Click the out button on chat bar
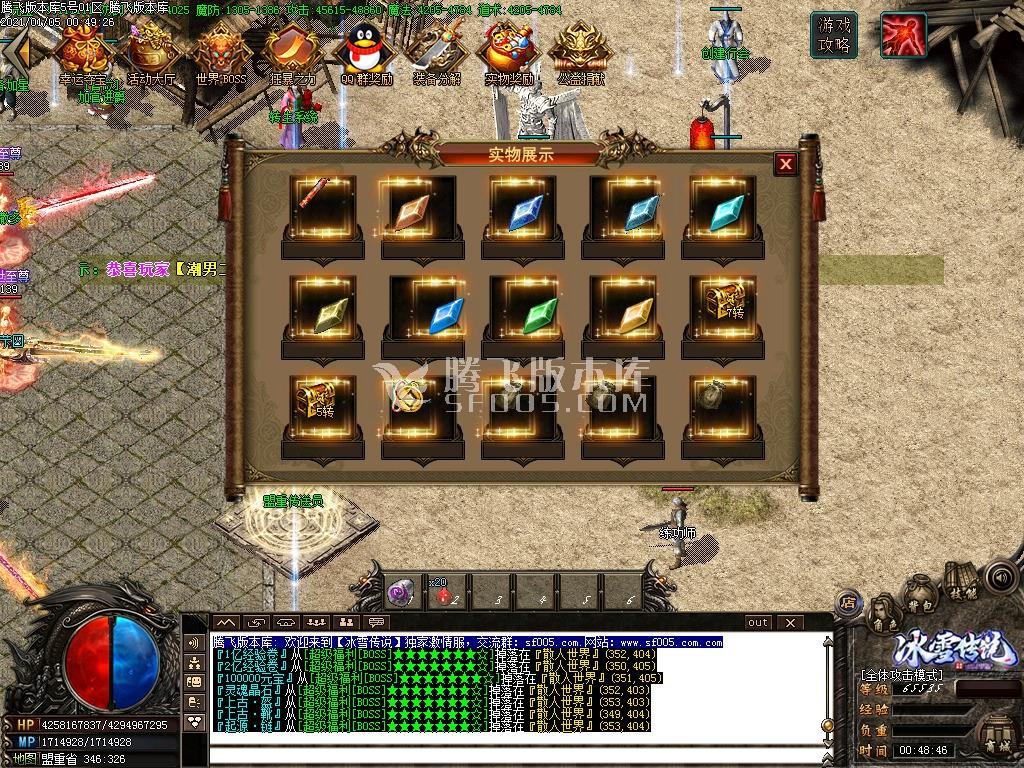Viewport: 1024px width, 768px height. tap(758, 622)
